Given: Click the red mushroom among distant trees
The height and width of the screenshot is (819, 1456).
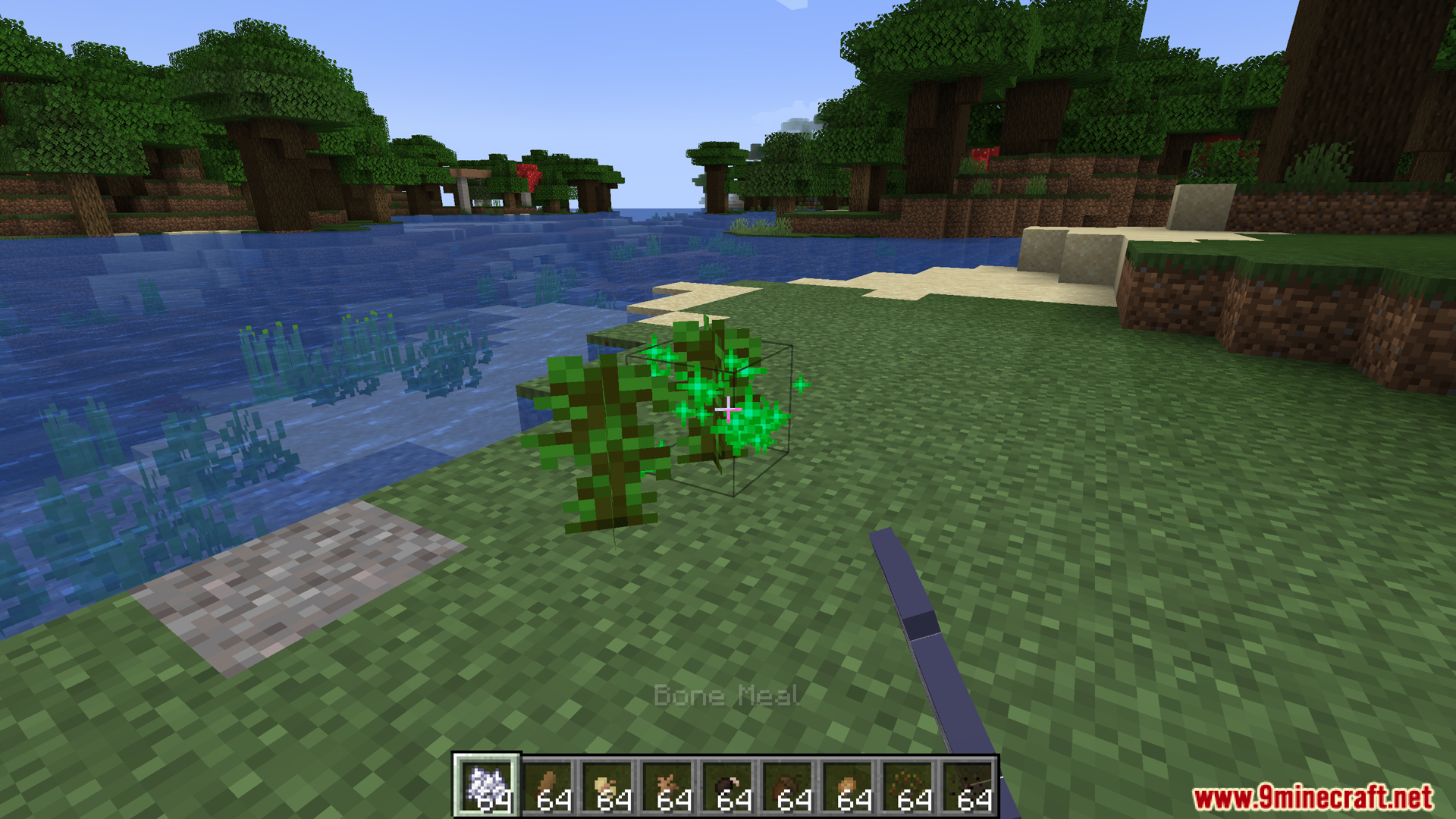Looking at the screenshot, I should coord(529,173).
